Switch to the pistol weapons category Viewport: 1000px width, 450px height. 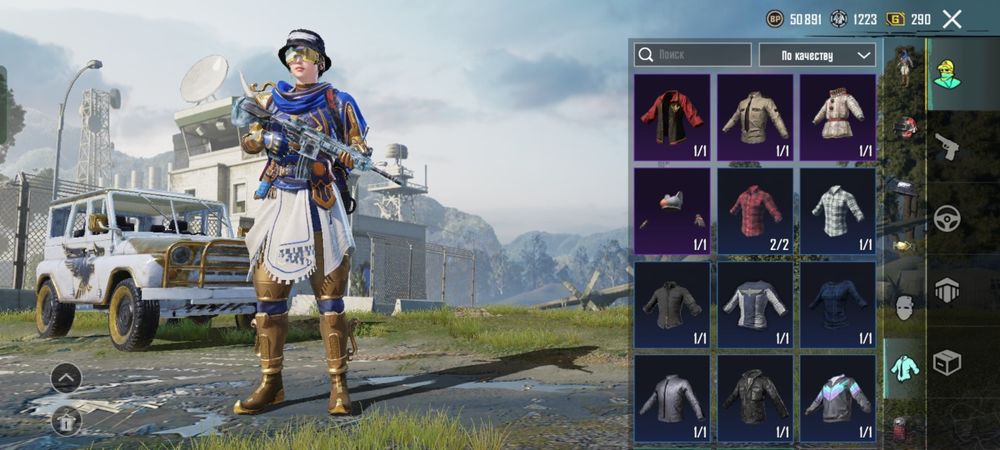tap(947, 147)
